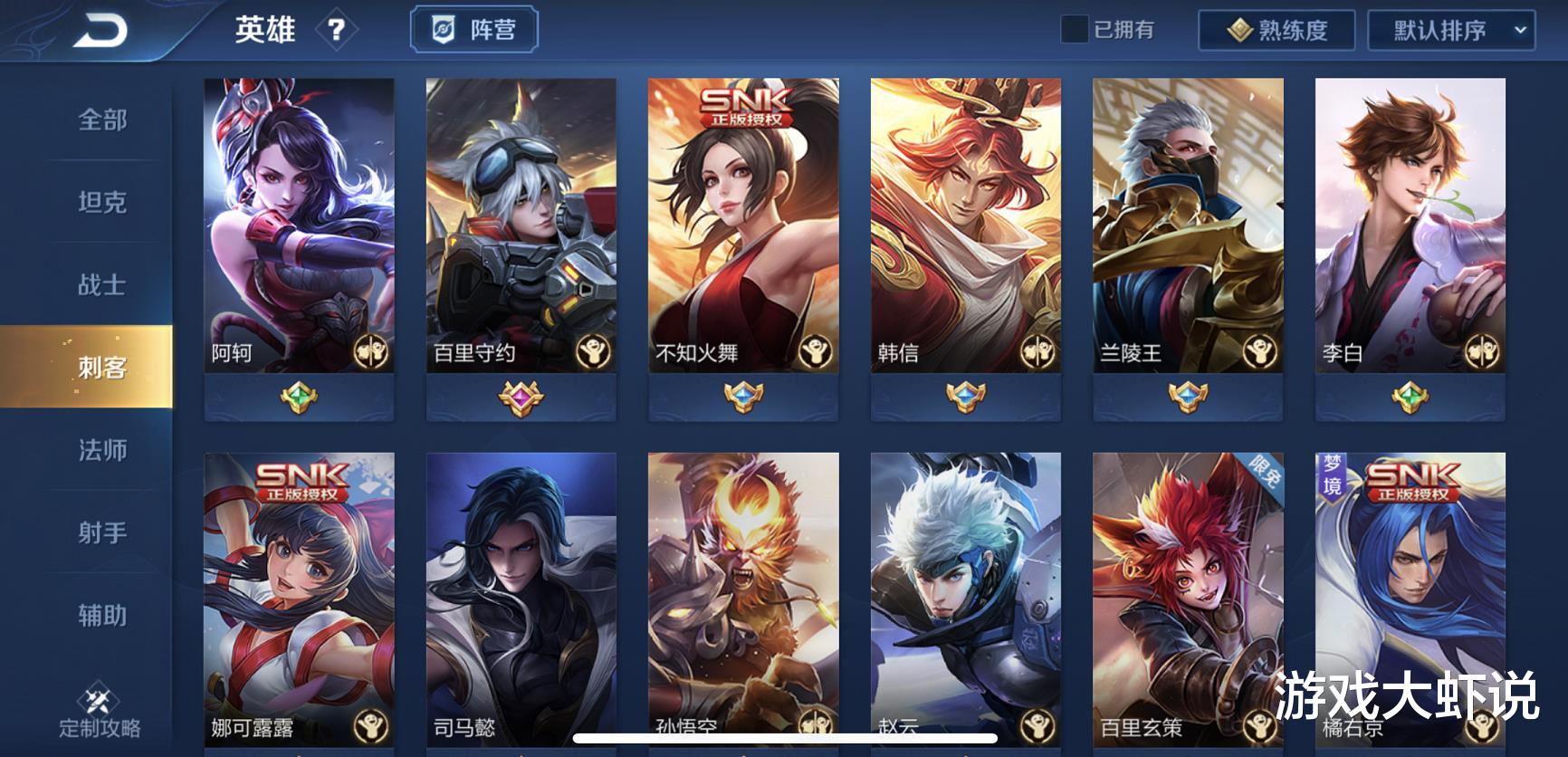The height and width of the screenshot is (757, 1568).
Task: Click the purple mastery badge under 百里守约
Action: tap(521, 396)
